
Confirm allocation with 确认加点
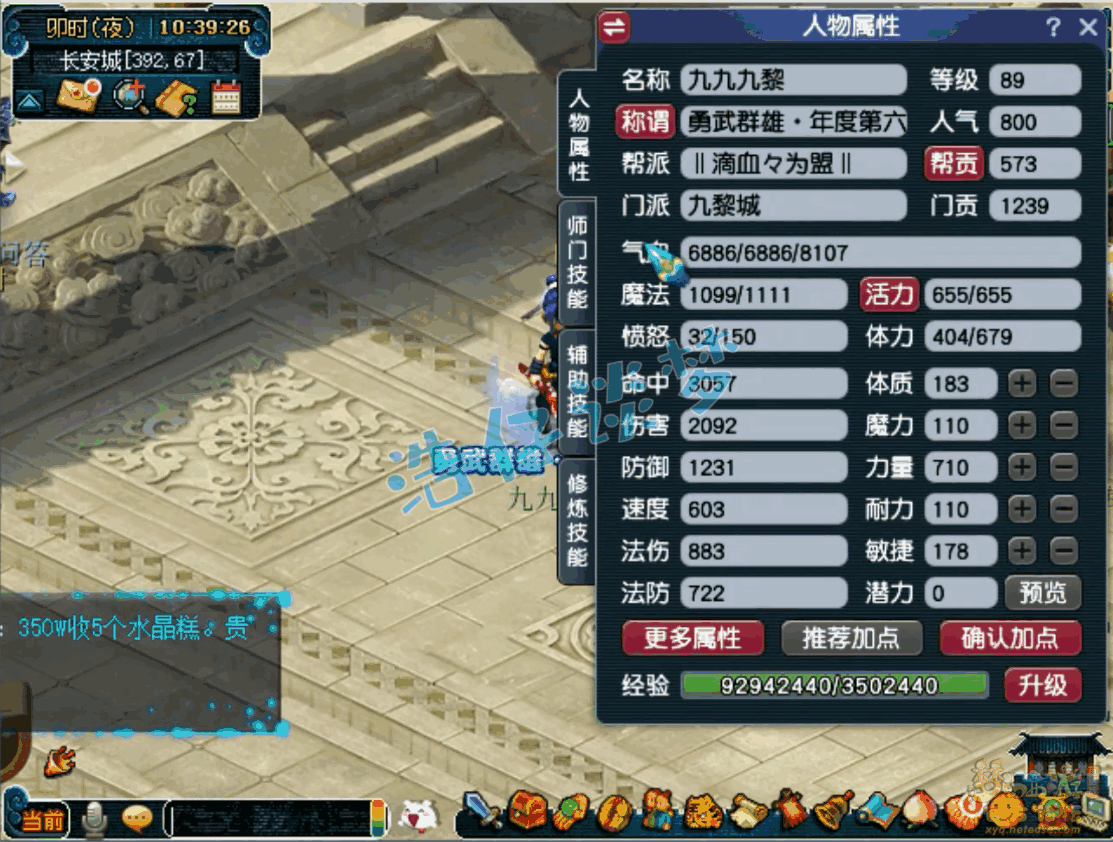tap(1010, 638)
